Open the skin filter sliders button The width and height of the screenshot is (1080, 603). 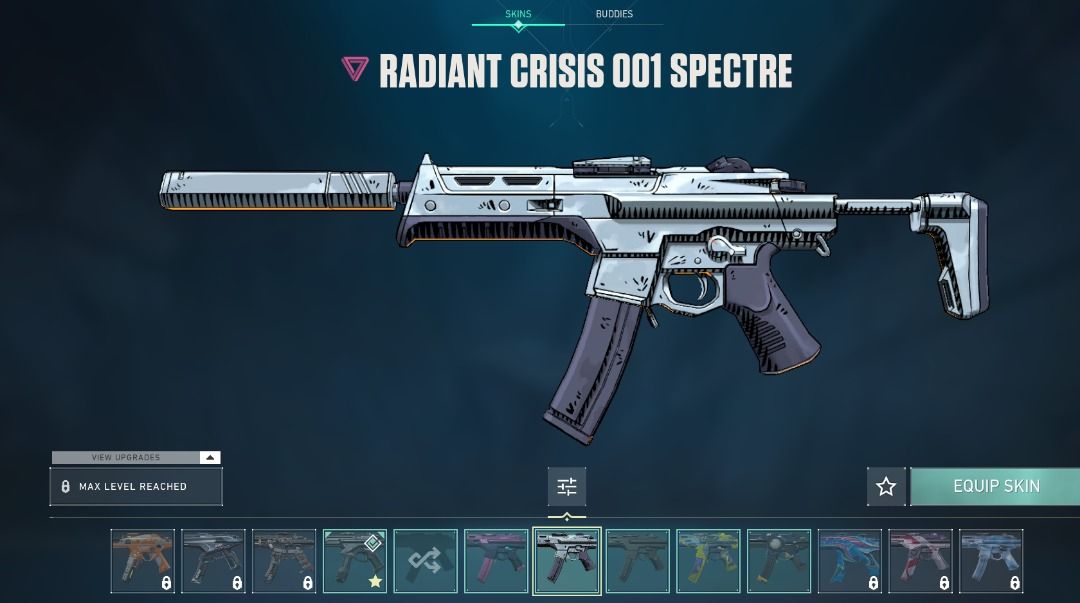(x=567, y=487)
